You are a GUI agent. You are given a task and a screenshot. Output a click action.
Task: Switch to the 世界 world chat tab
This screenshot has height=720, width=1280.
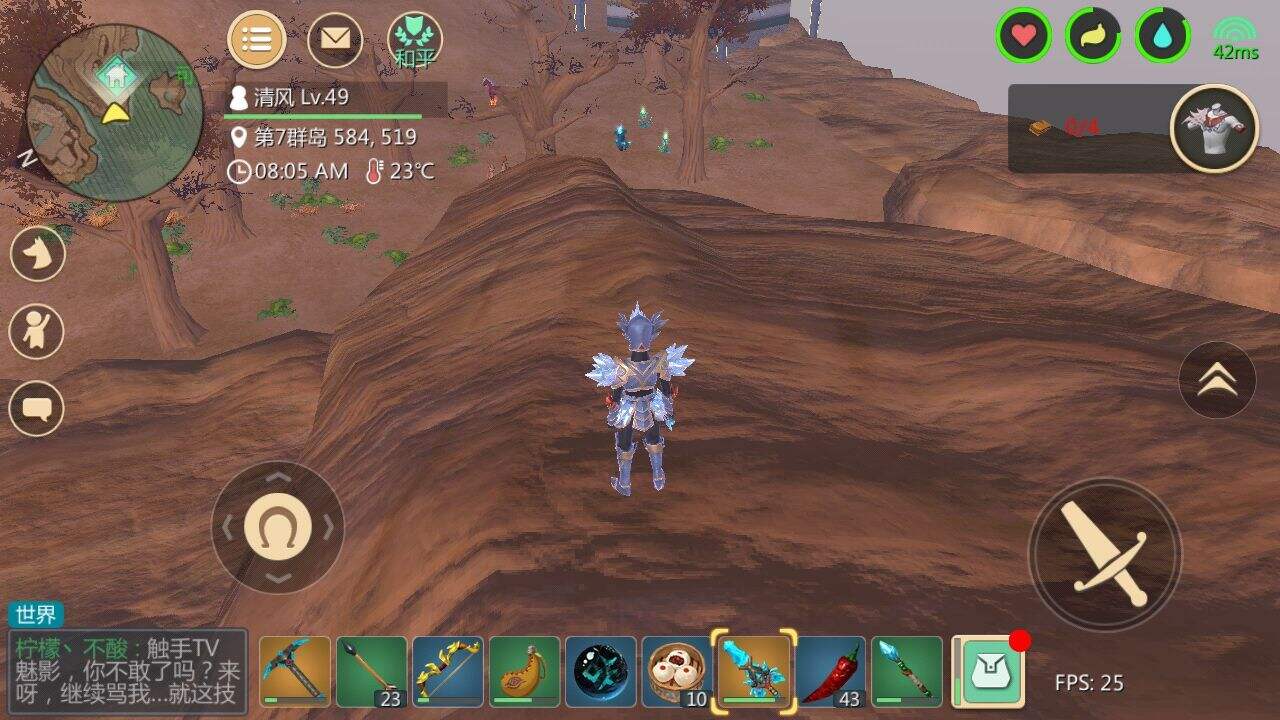tap(37, 615)
